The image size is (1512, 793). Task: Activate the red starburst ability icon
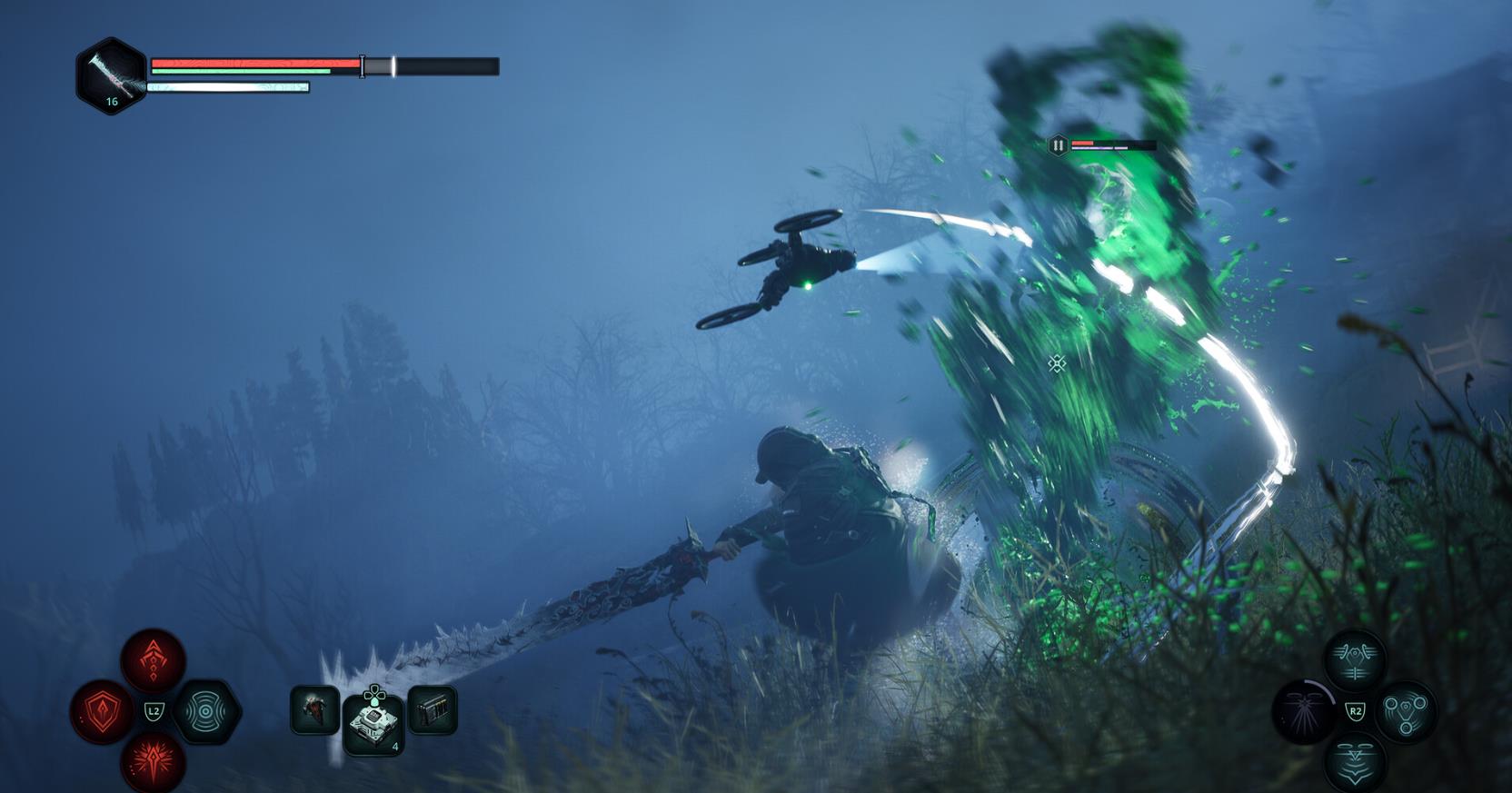154,761
